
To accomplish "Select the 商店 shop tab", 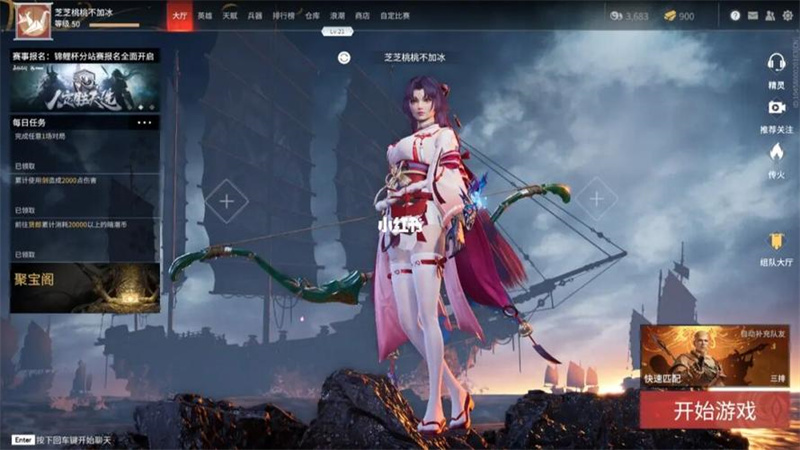I will point(362,16).
